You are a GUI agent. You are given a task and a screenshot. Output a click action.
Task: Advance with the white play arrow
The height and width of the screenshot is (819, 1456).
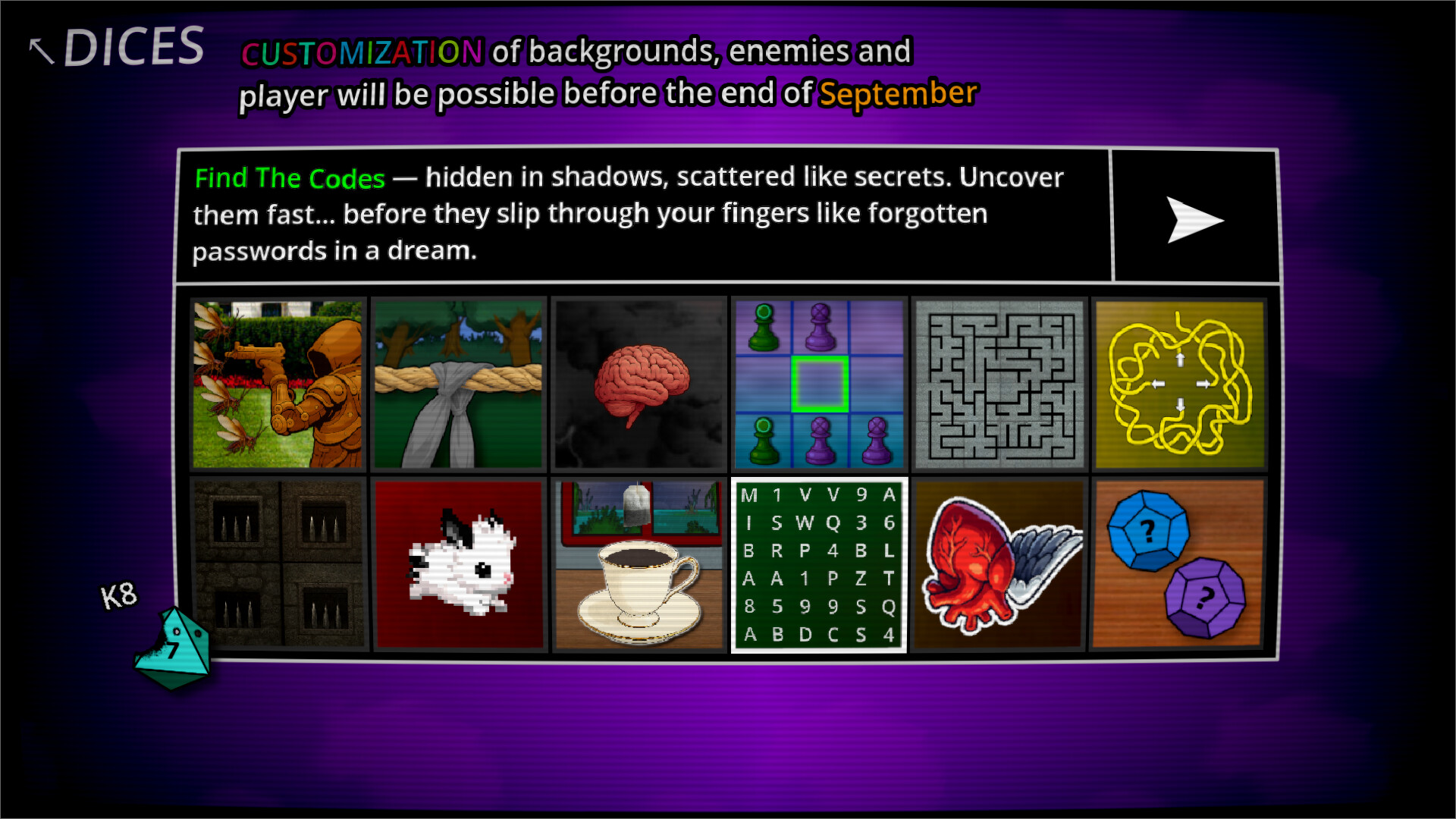[x=1197, y=220]
